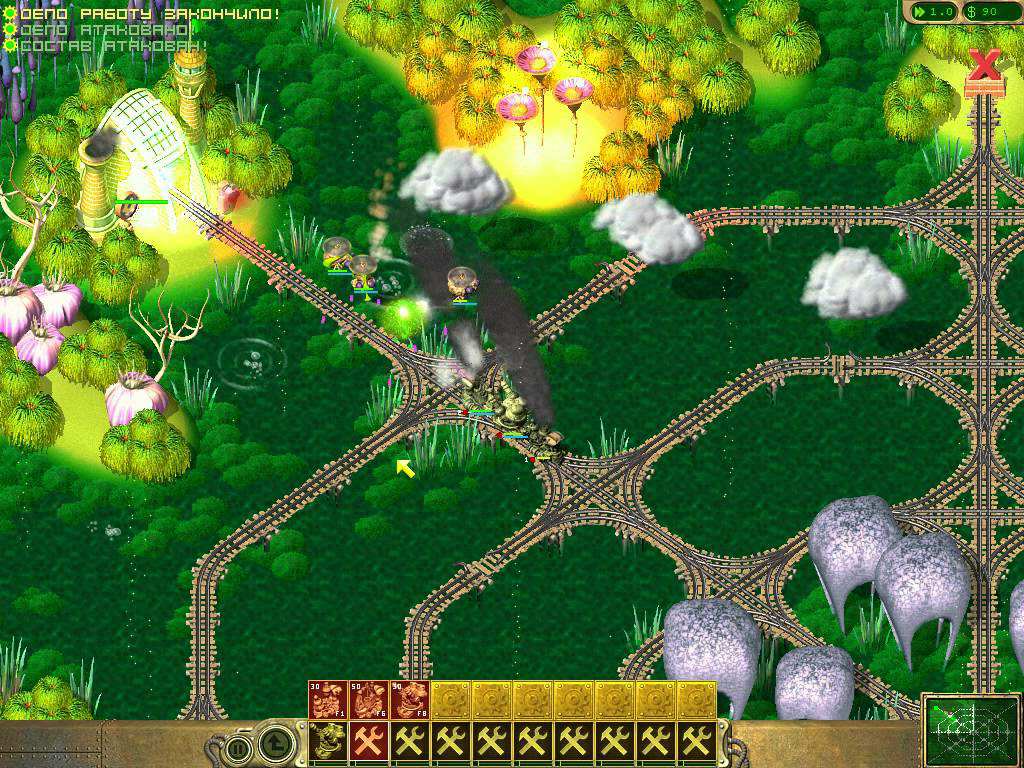Select the locomotive icon in the train bar

pos(327,741)
